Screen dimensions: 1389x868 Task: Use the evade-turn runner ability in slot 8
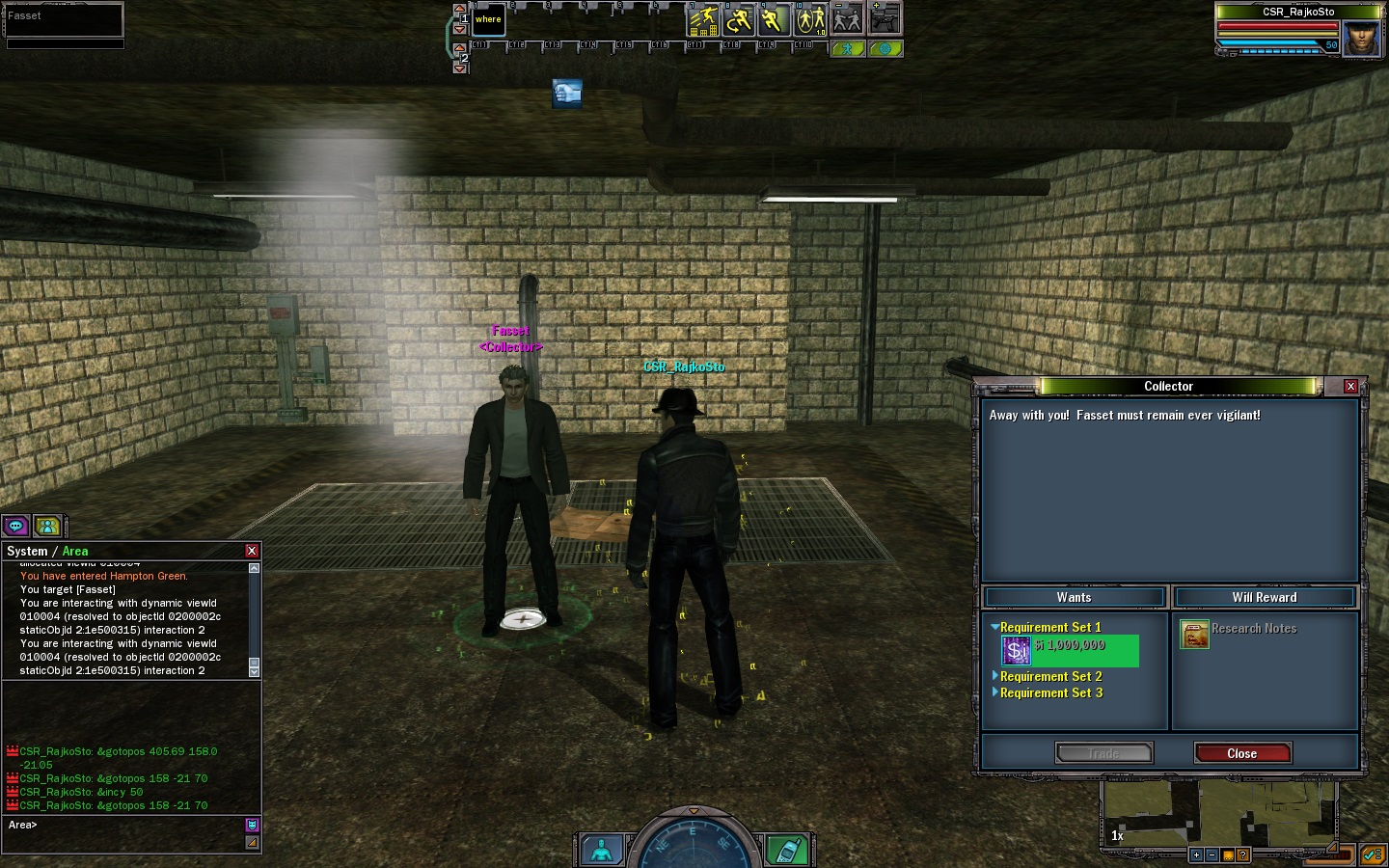[x=738, y=20]
